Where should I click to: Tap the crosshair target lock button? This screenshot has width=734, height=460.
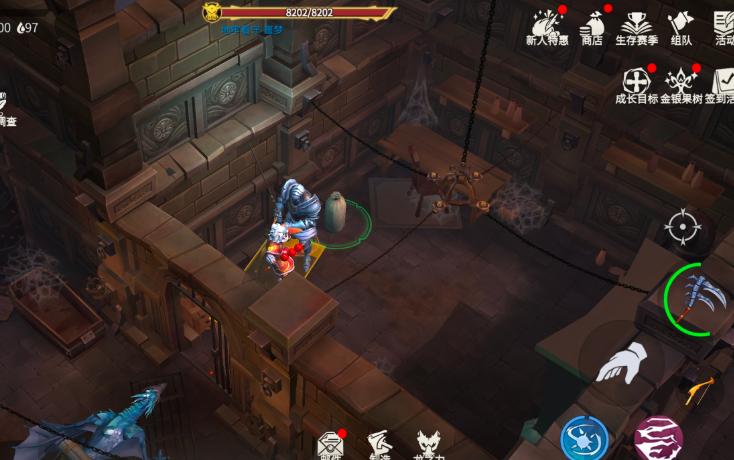click(683, 228)
